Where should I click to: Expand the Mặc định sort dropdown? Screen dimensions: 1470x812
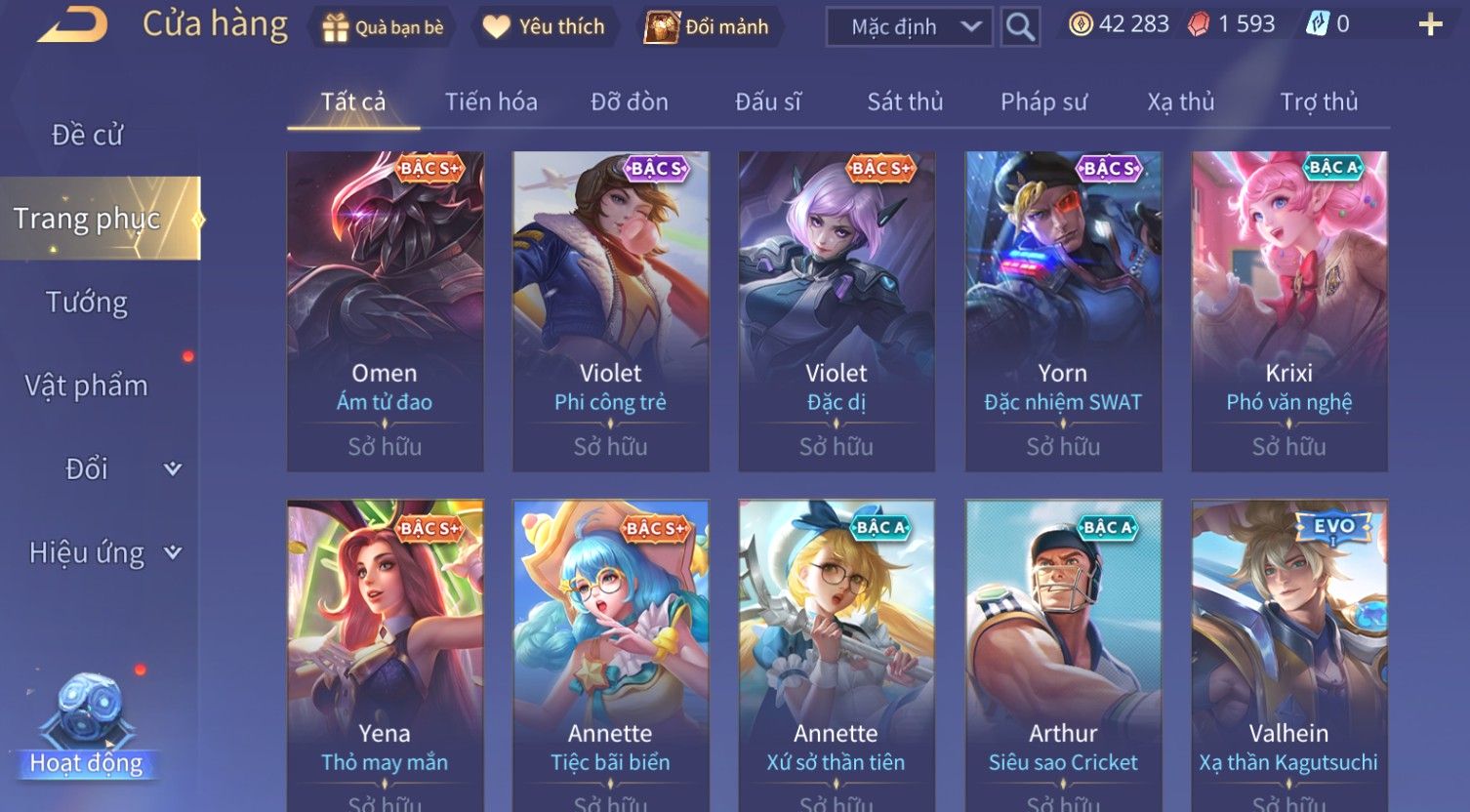coord(909,27)
